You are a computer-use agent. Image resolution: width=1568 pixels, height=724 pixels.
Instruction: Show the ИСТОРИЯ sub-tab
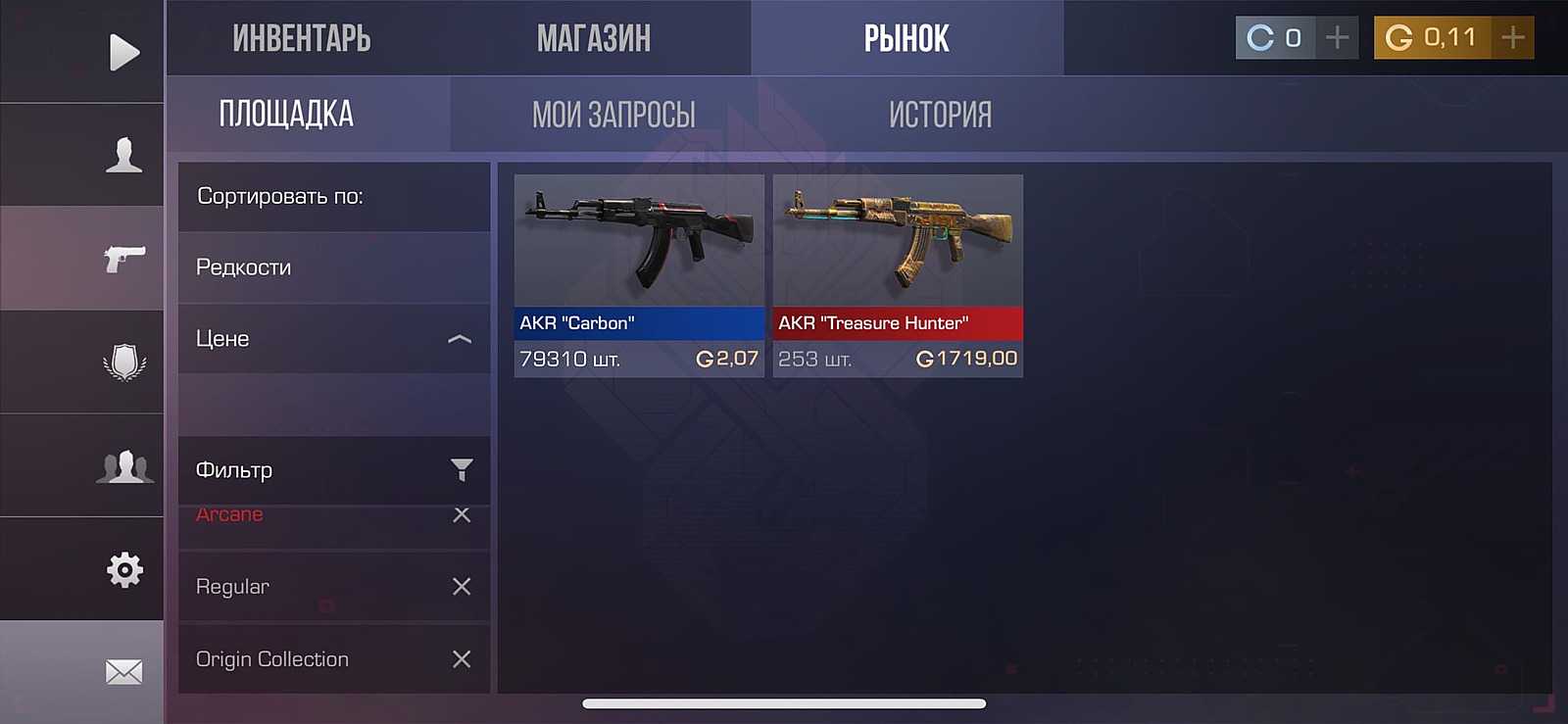coord(940,115)
